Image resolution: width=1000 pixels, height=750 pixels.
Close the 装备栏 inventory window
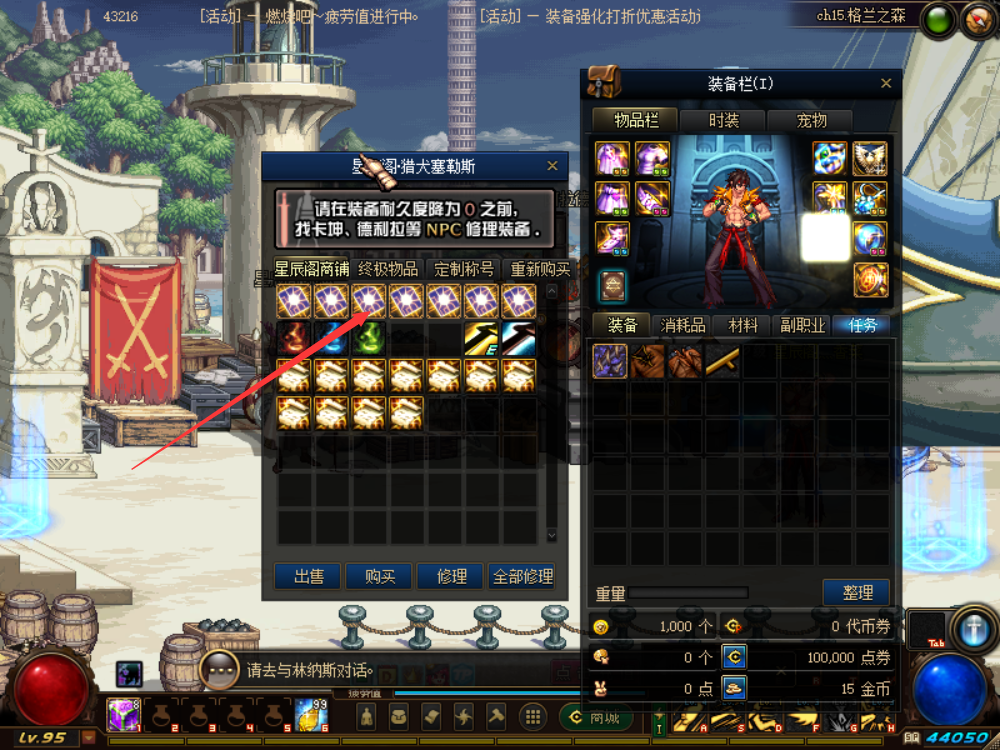pyautogui.click(x=886, y=84)
